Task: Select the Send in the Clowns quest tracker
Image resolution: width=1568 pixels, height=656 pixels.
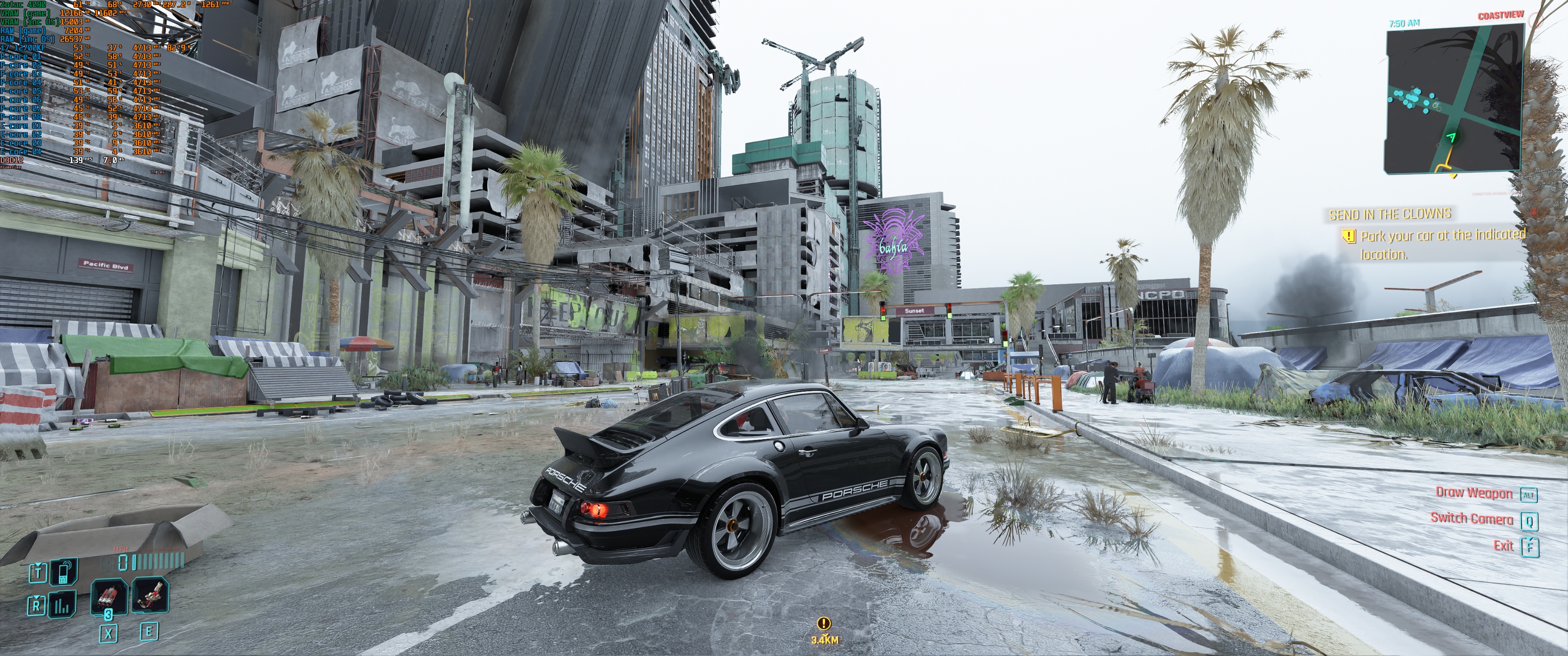Action: [x=1390, y=214]
